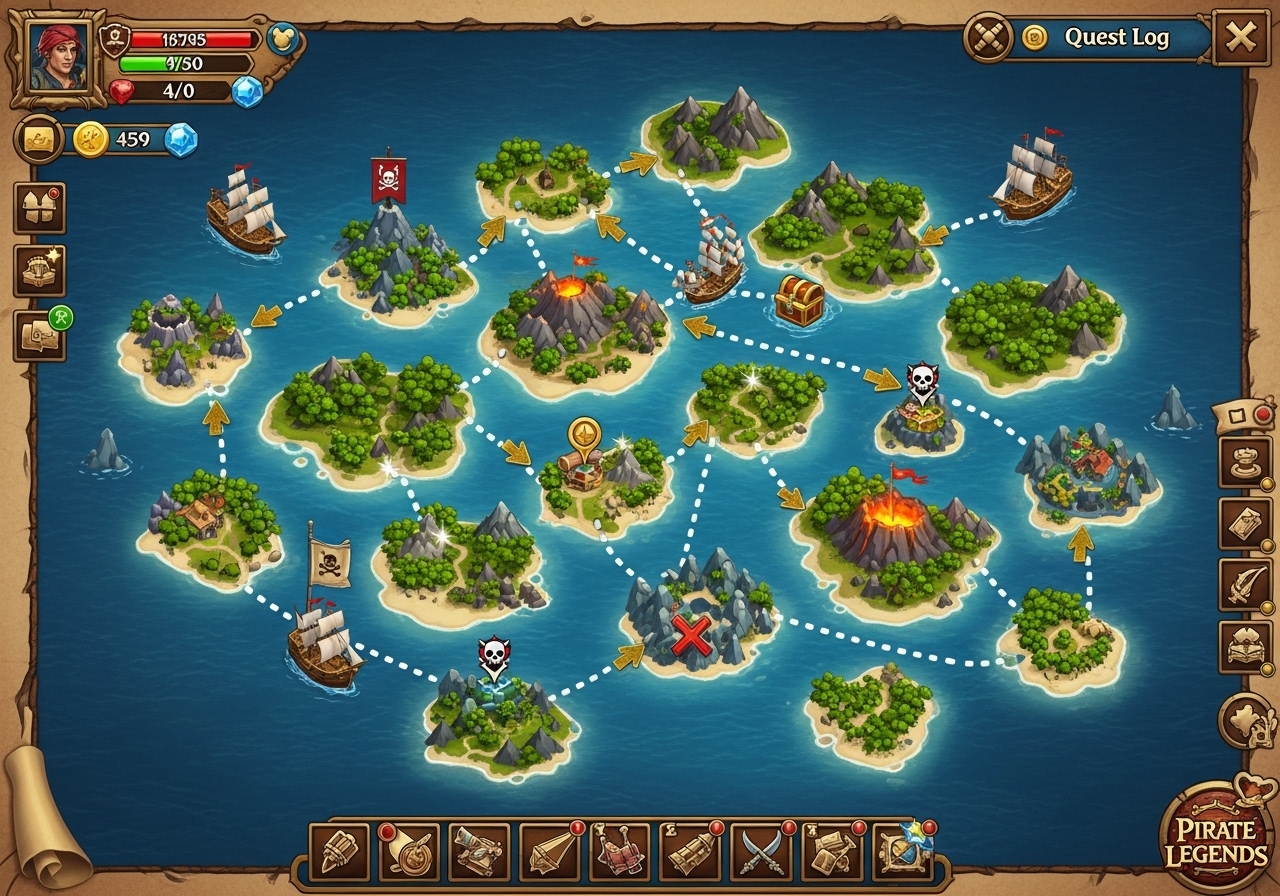Close the map with the X button
Screen dimensions: 1280x896
[x=1241, y=38]
